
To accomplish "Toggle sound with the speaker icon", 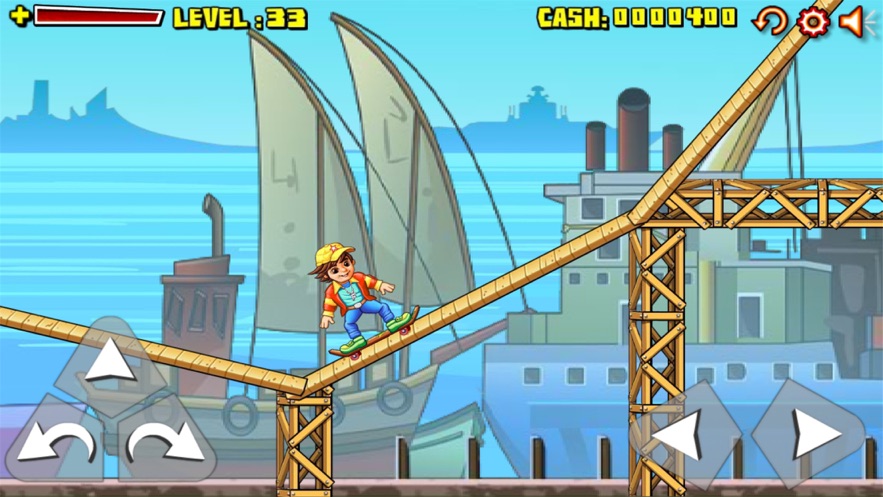I will 853,20.
